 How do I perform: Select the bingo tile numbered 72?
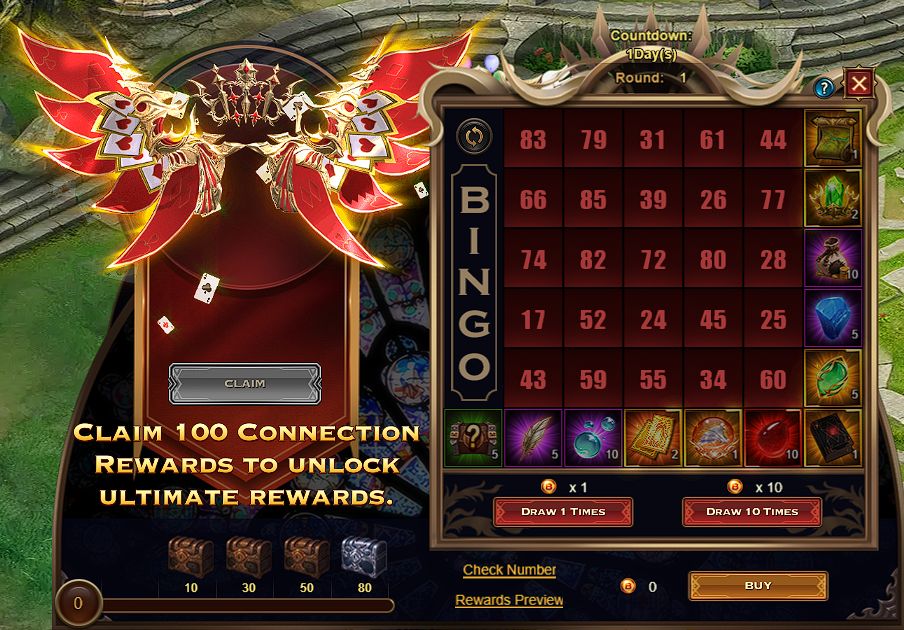pos(653,260)
